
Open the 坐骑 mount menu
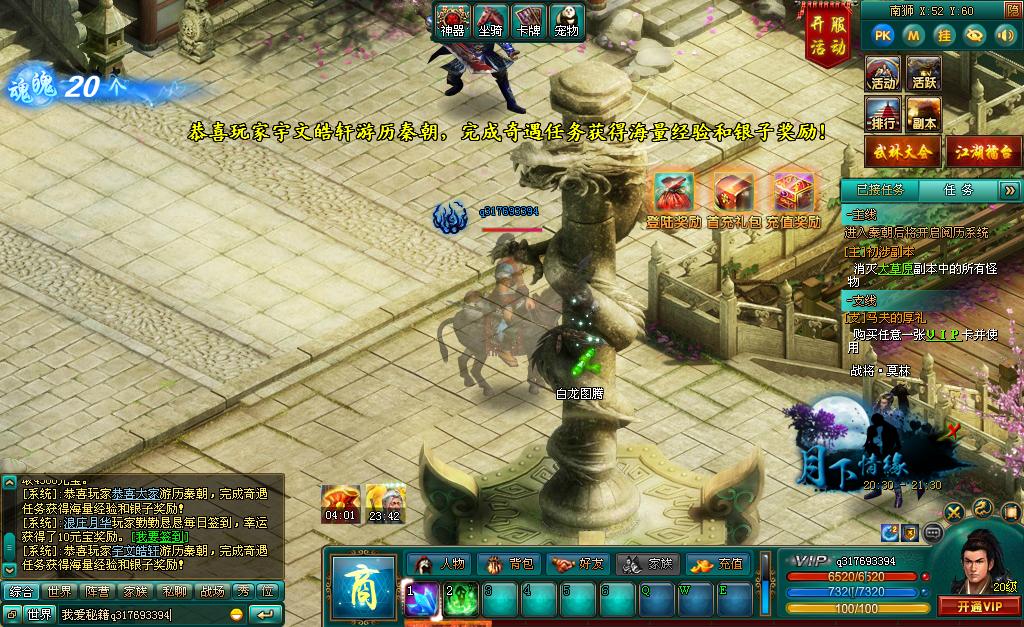(490, 21)
